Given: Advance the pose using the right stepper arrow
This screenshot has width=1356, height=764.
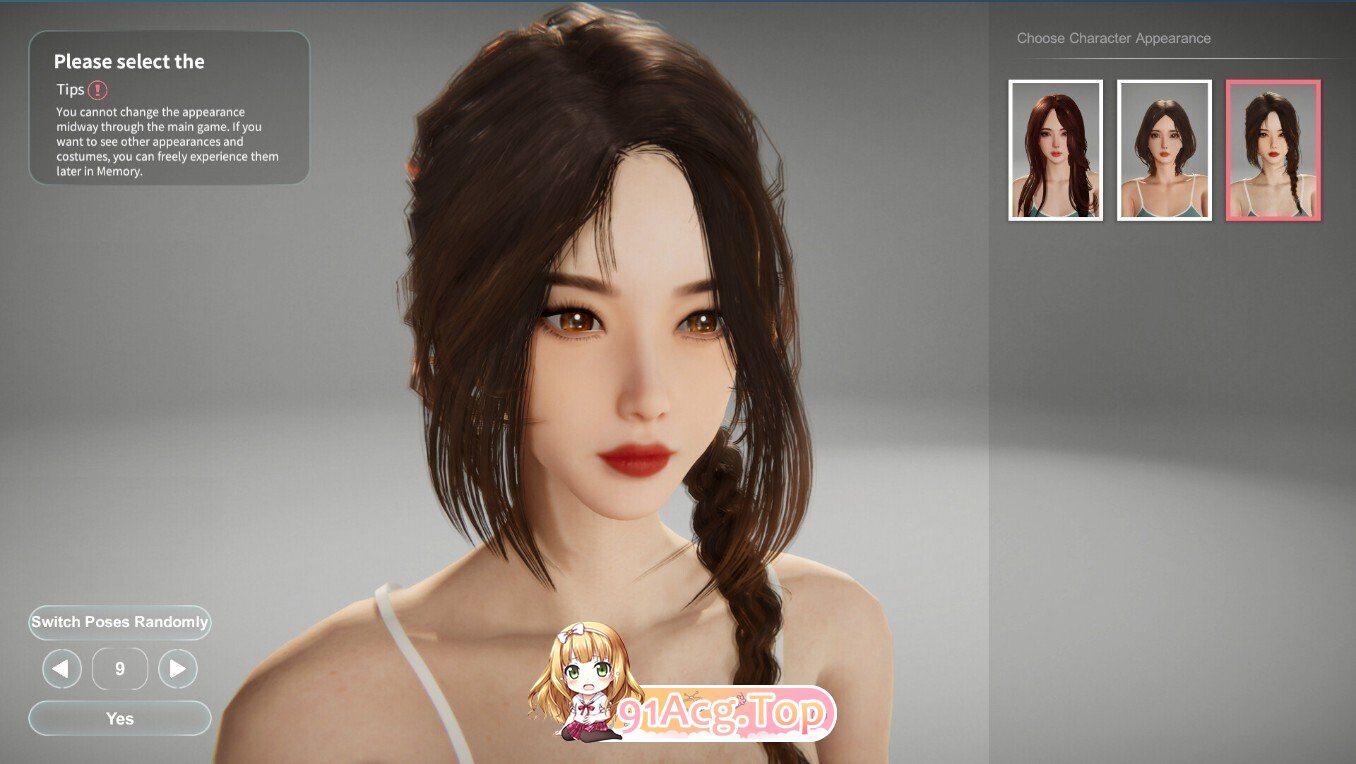Looking at the screenshot, I should [178, 668].
